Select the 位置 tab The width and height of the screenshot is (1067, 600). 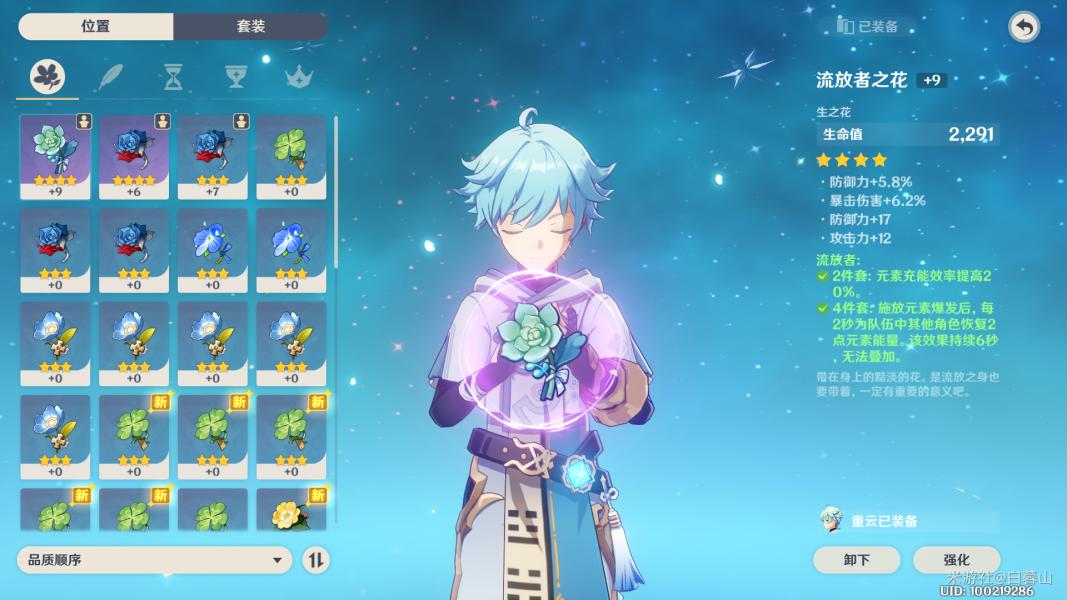click(x=96, y=27)
